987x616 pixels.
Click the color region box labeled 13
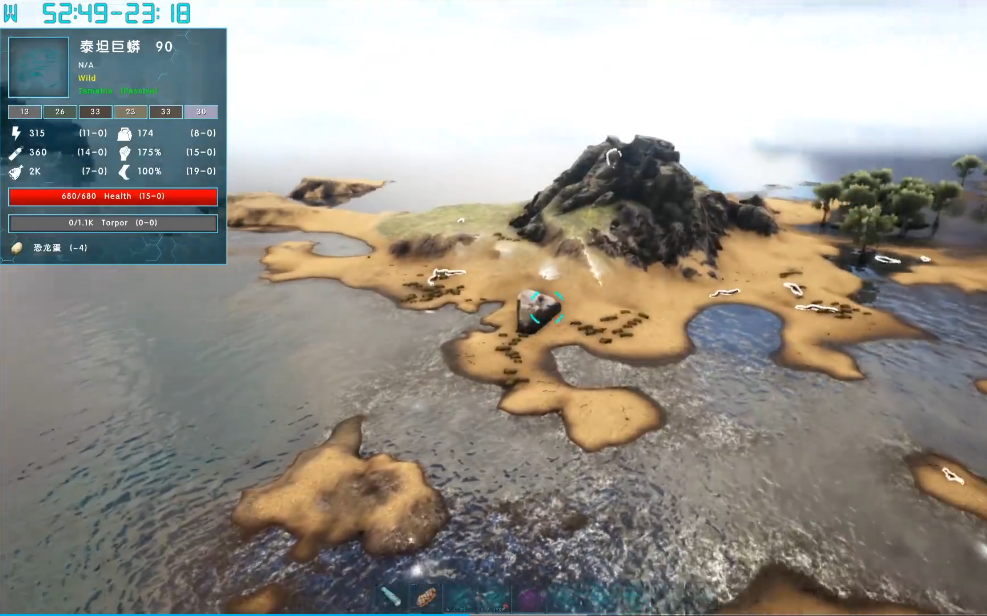tap(25, 112)
